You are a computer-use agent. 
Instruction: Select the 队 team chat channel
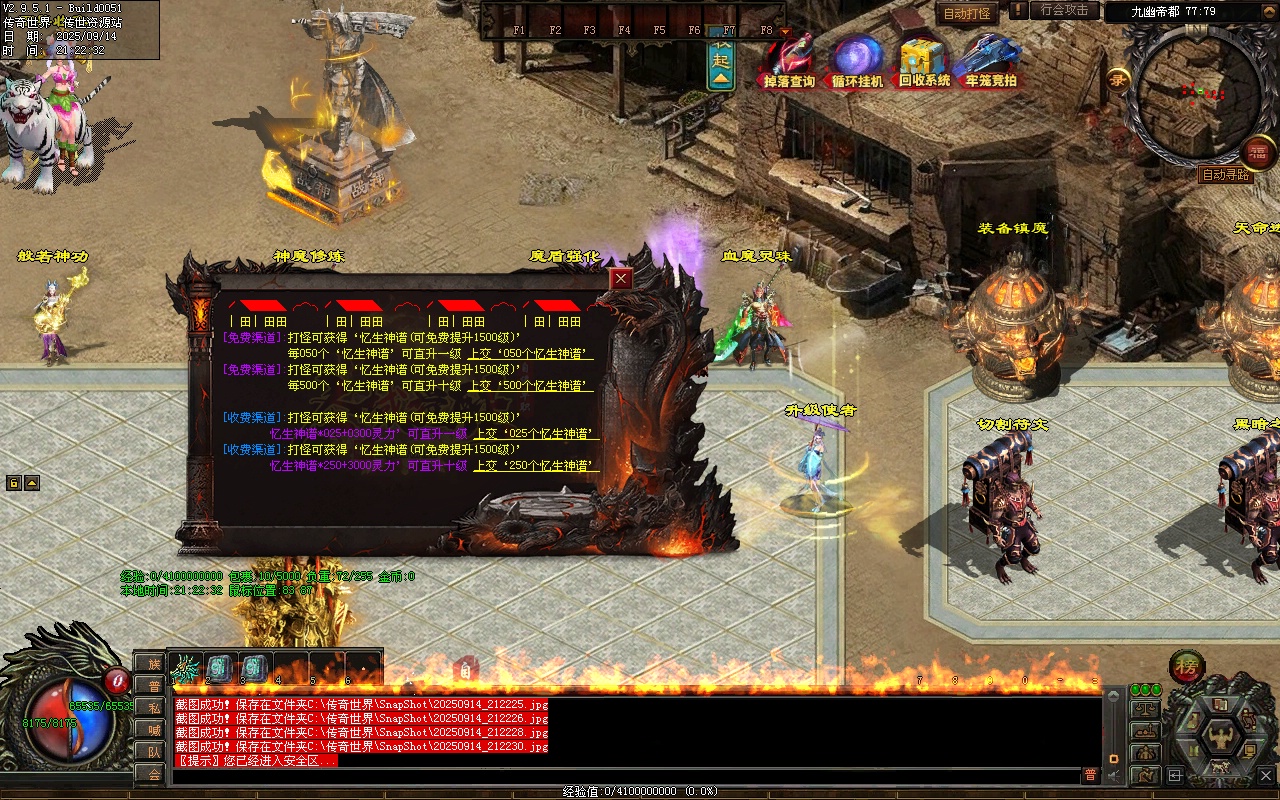click(x=153, y=752)
